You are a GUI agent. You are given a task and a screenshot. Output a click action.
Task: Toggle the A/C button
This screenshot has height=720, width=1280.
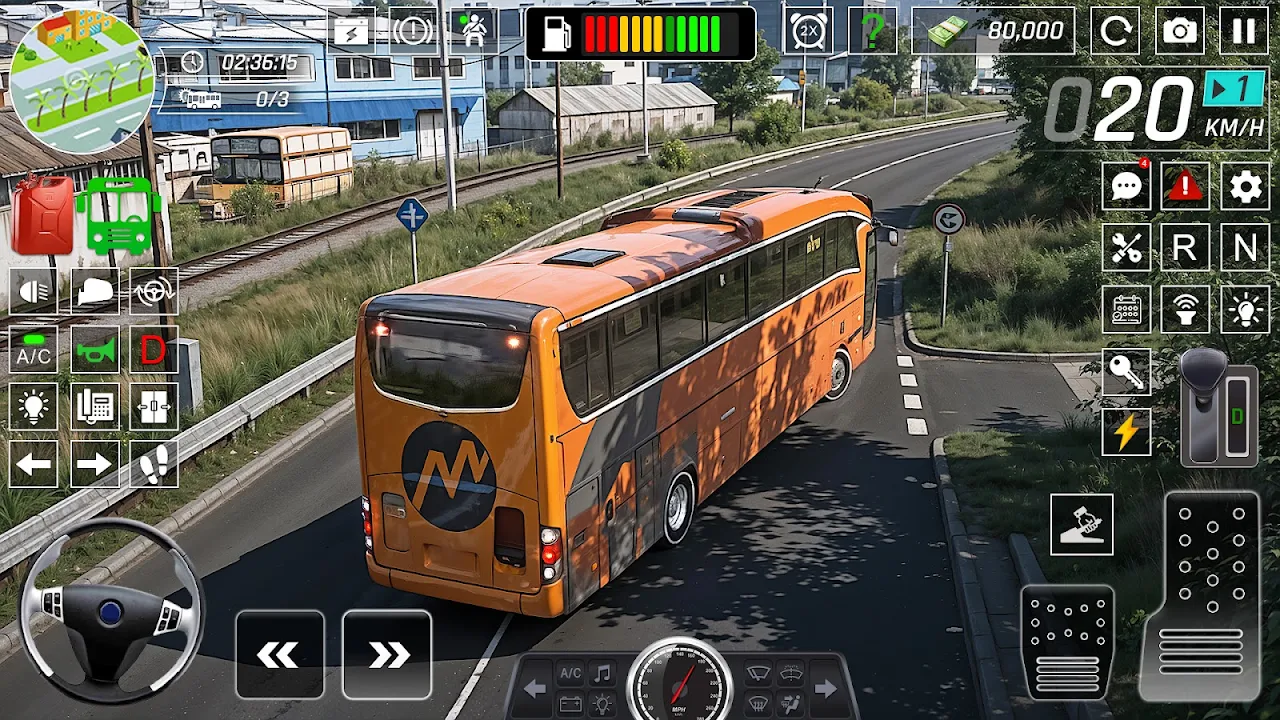[33, 349]
